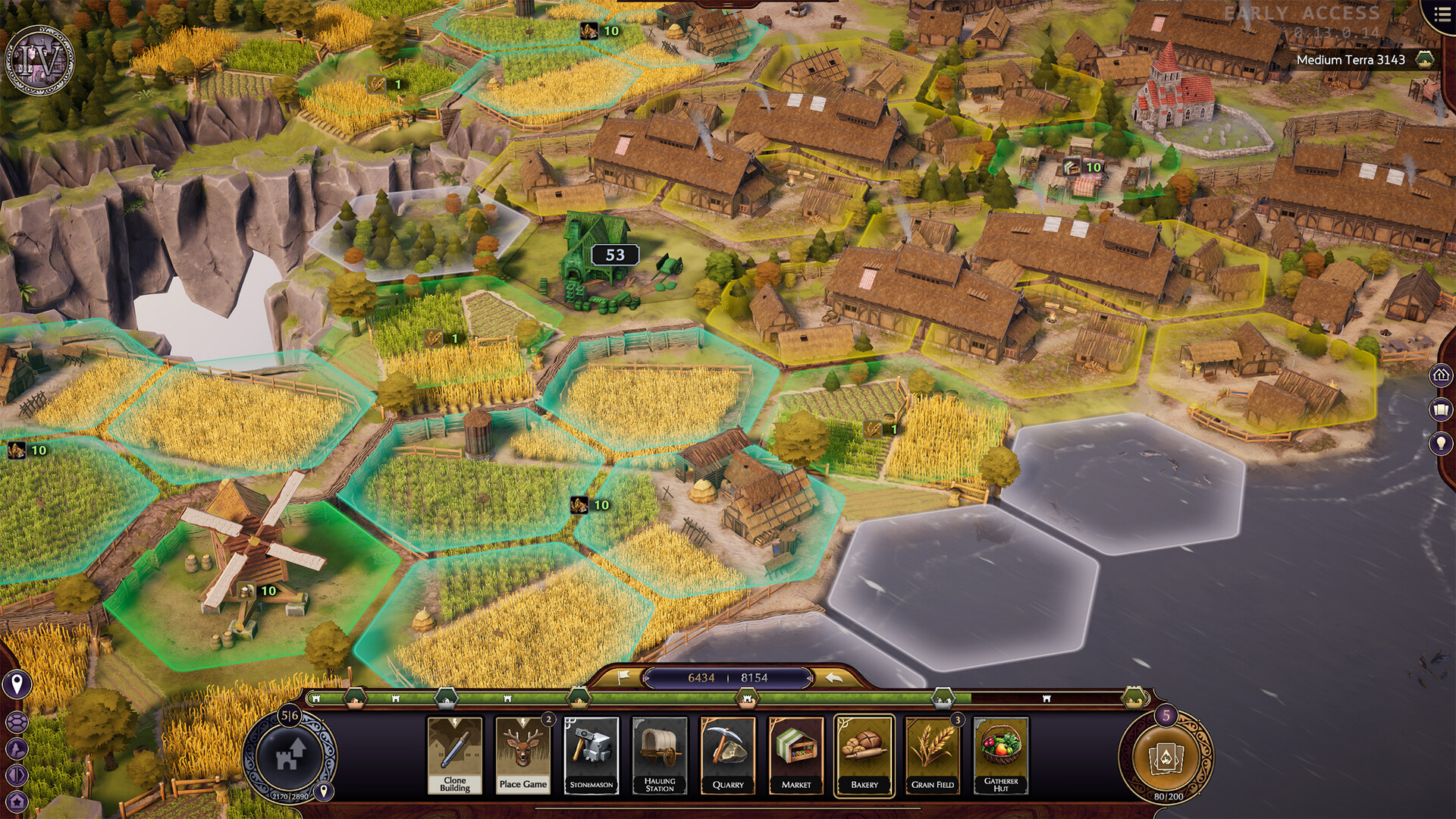Choose the Gatherer Hut card
The image size is (1456, 819).
[1001, 755]
